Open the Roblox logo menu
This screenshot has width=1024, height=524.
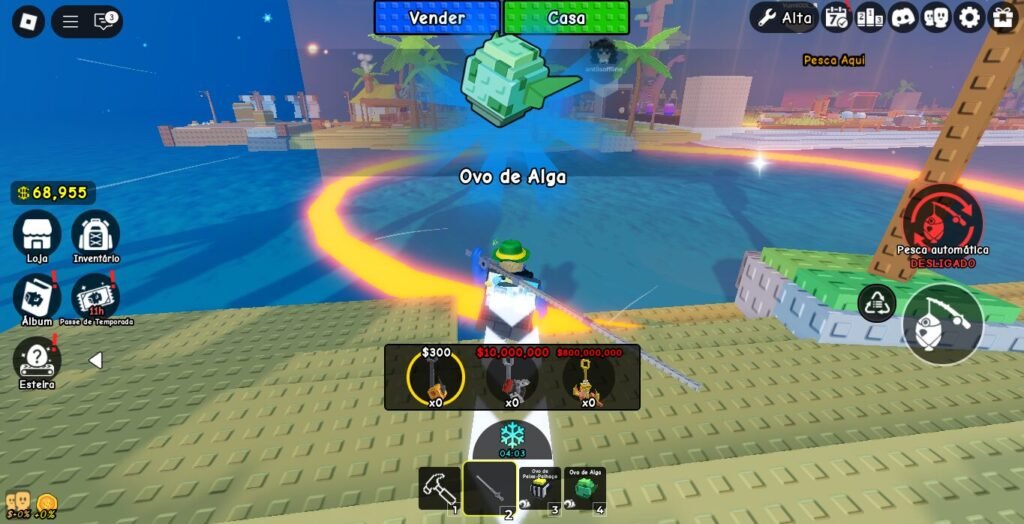pyautogui.click(x=28, y=21)
